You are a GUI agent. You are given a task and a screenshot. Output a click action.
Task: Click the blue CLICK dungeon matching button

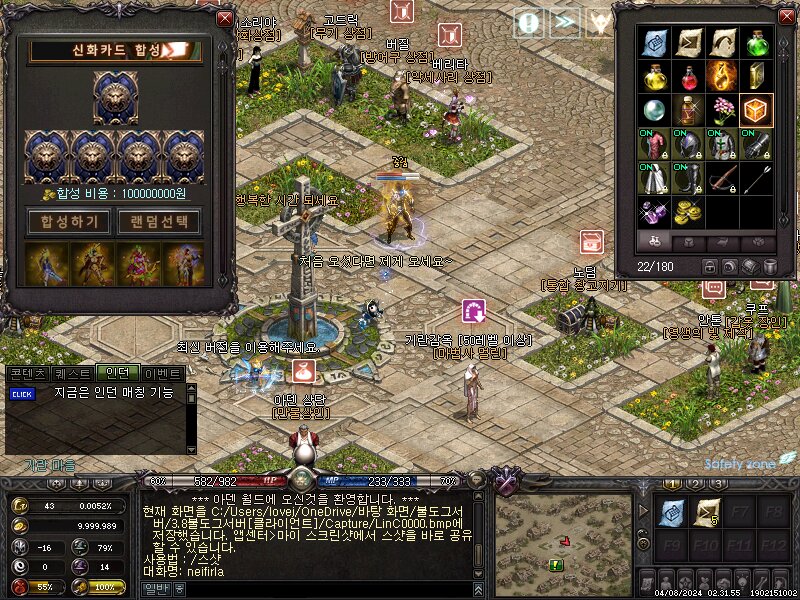point(22,394)
